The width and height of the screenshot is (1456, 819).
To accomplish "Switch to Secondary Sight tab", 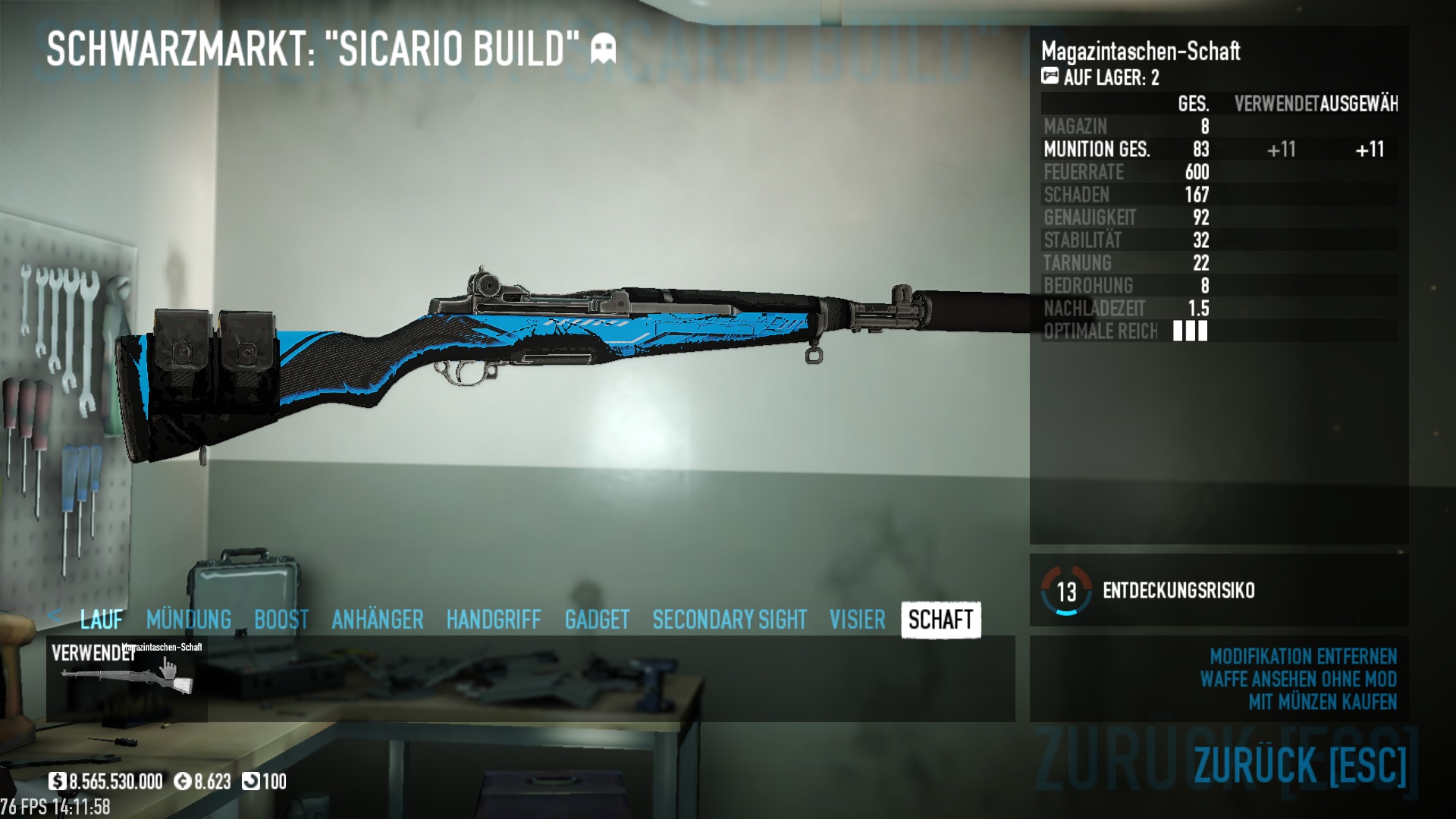I will (x=730, y=620).
